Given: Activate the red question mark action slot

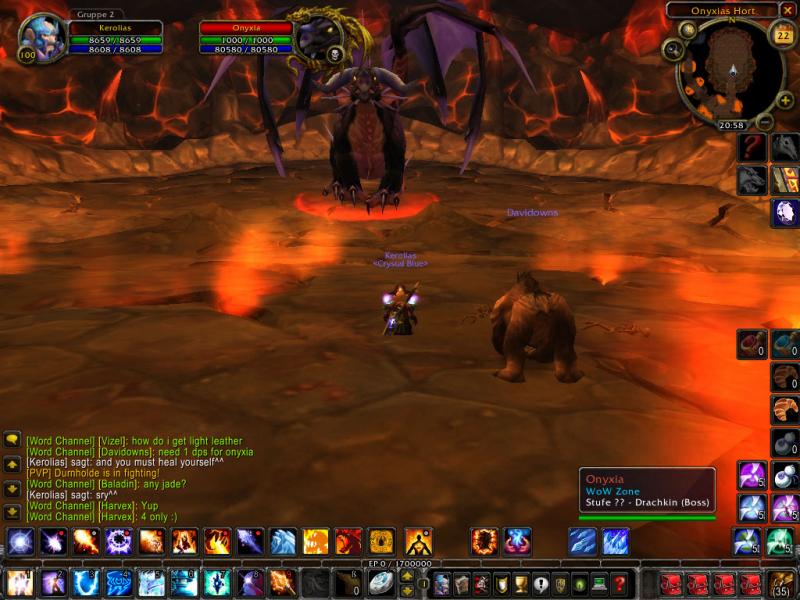Looking at the screenshot, I should 752,148.
